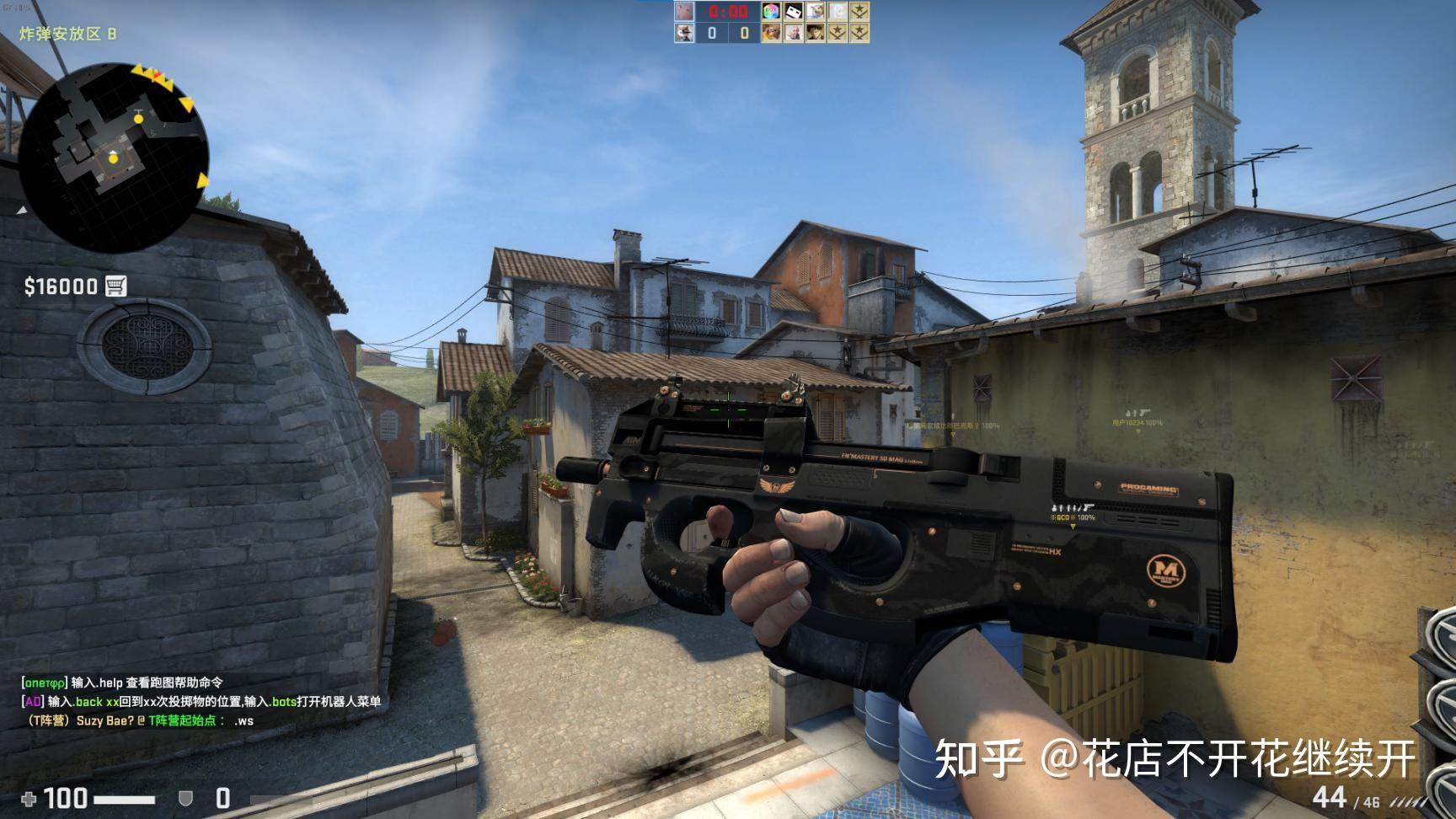Click the dog avatar in the scoreboard

815,13
